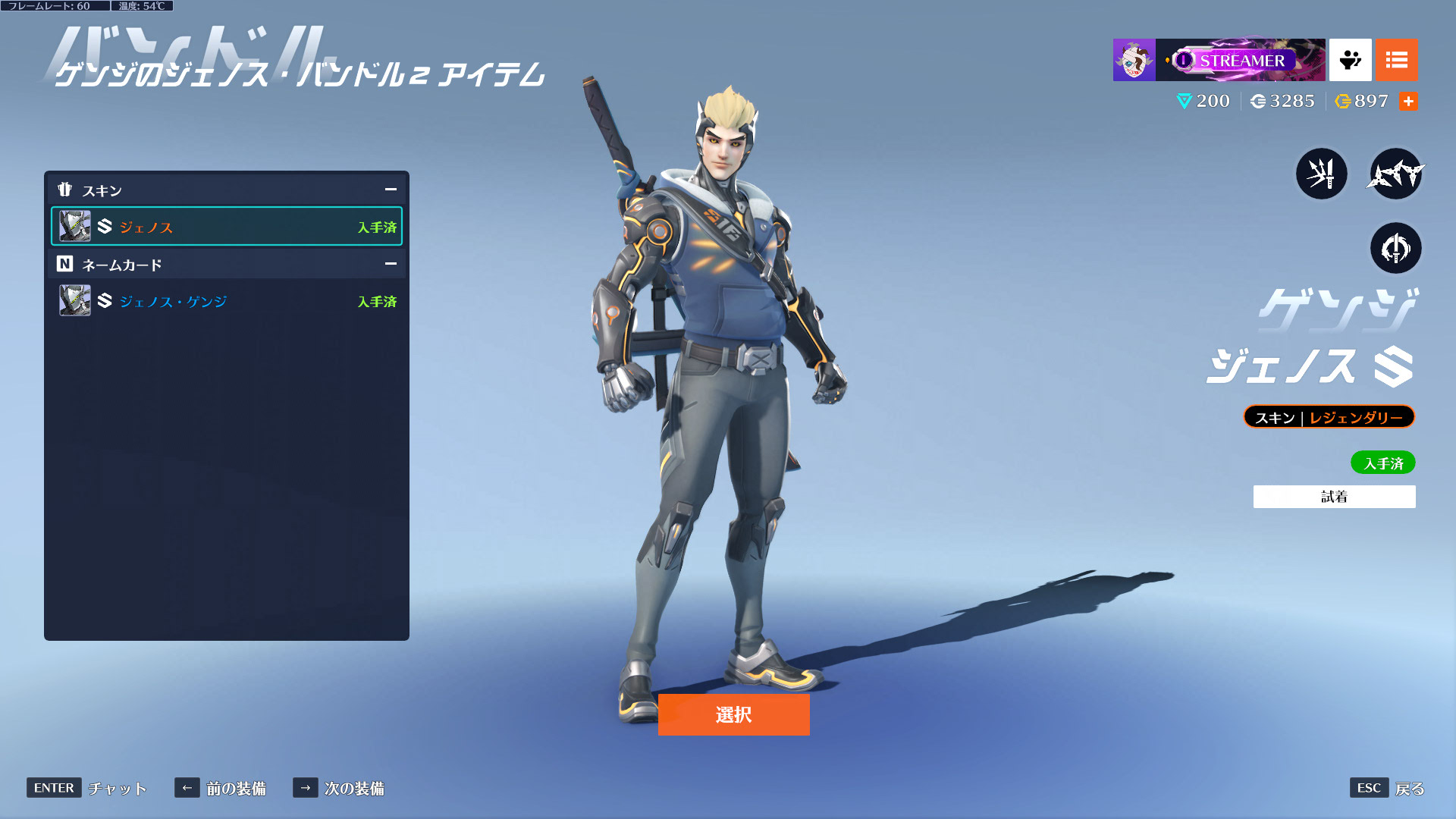
Task: Open the orange list menu button
Action: click(x=1396, y=60)
